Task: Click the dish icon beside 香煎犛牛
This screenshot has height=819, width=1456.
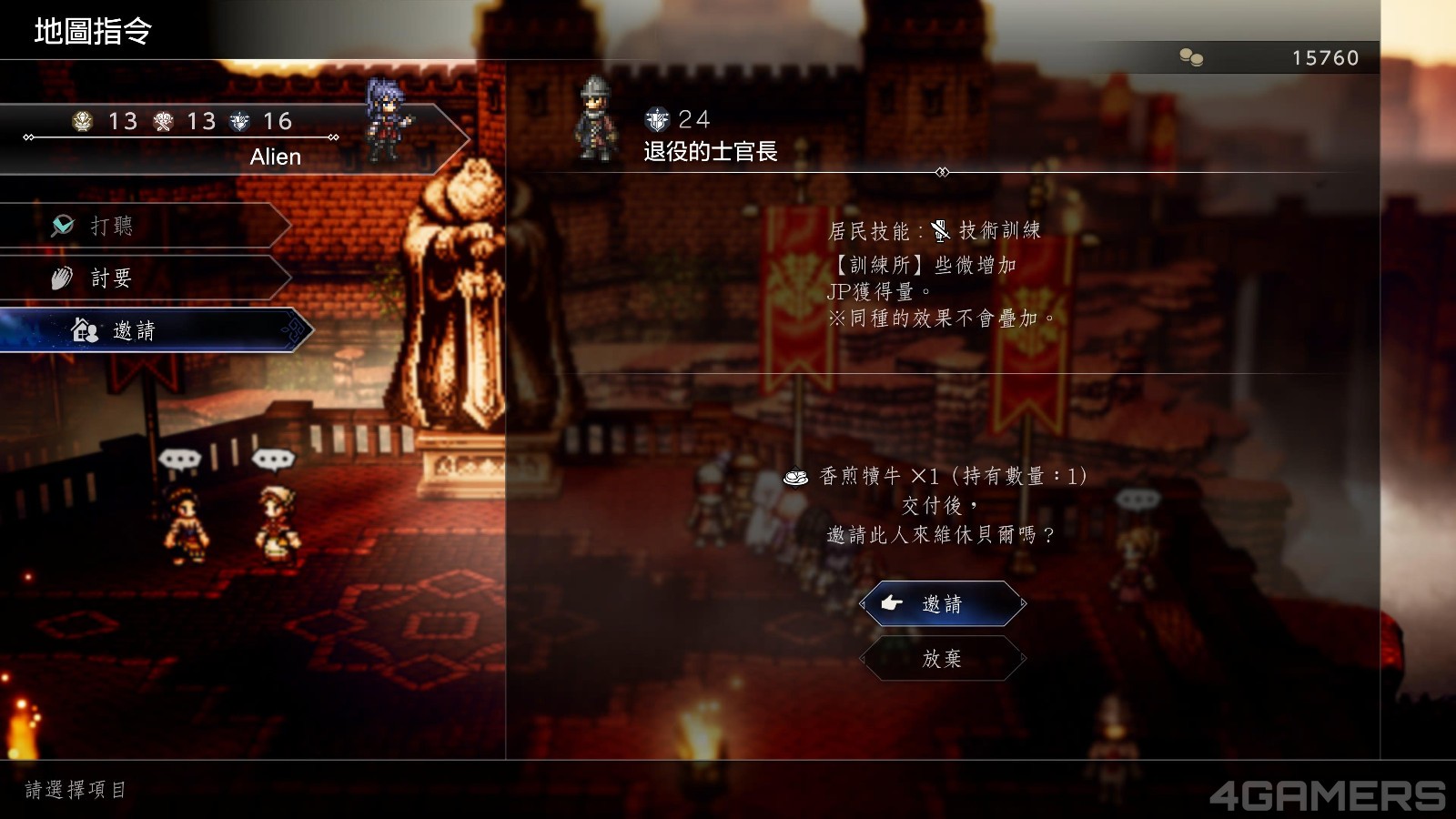Action: point(797,475)
